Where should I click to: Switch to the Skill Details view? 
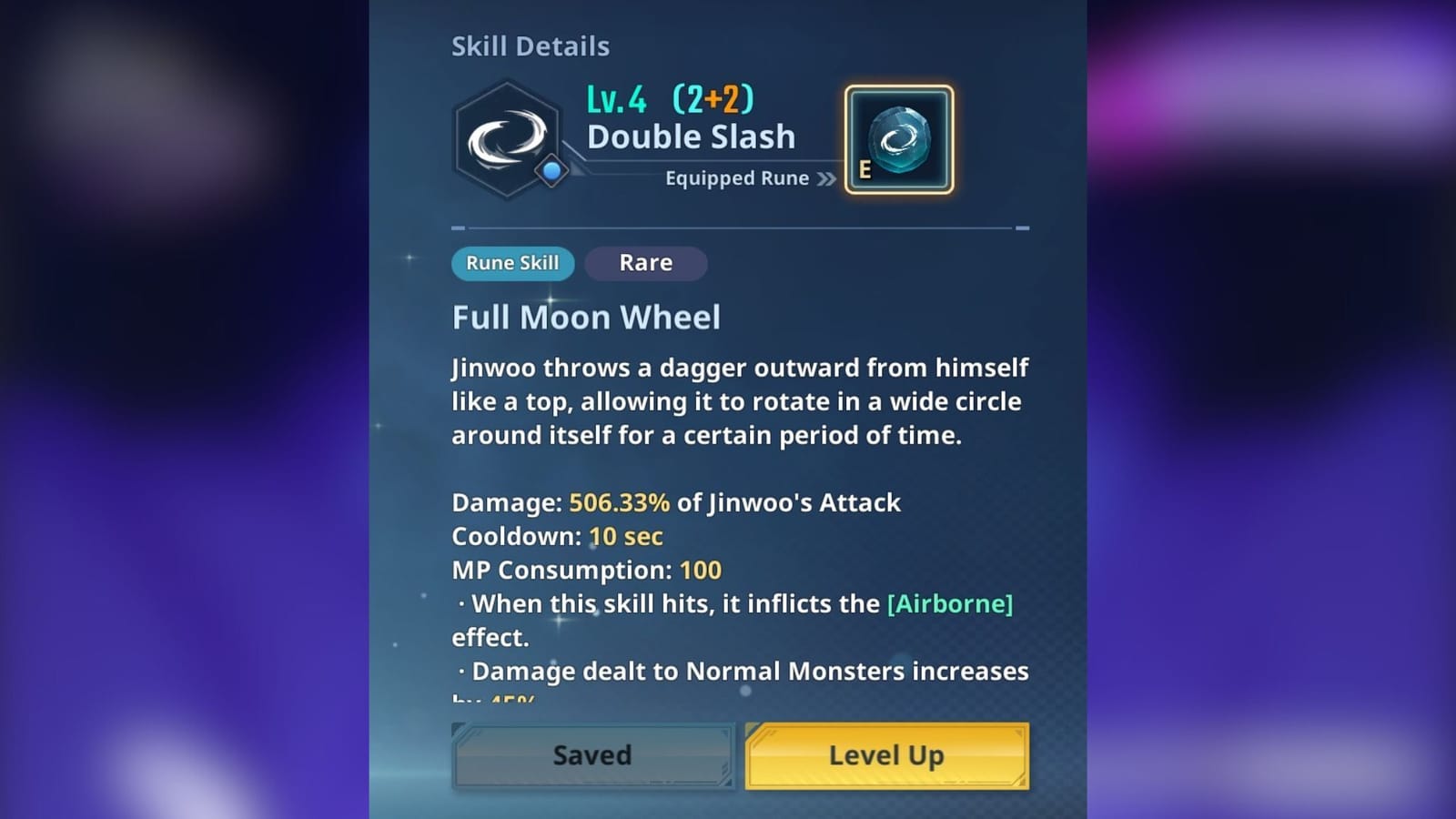(531, 45)
